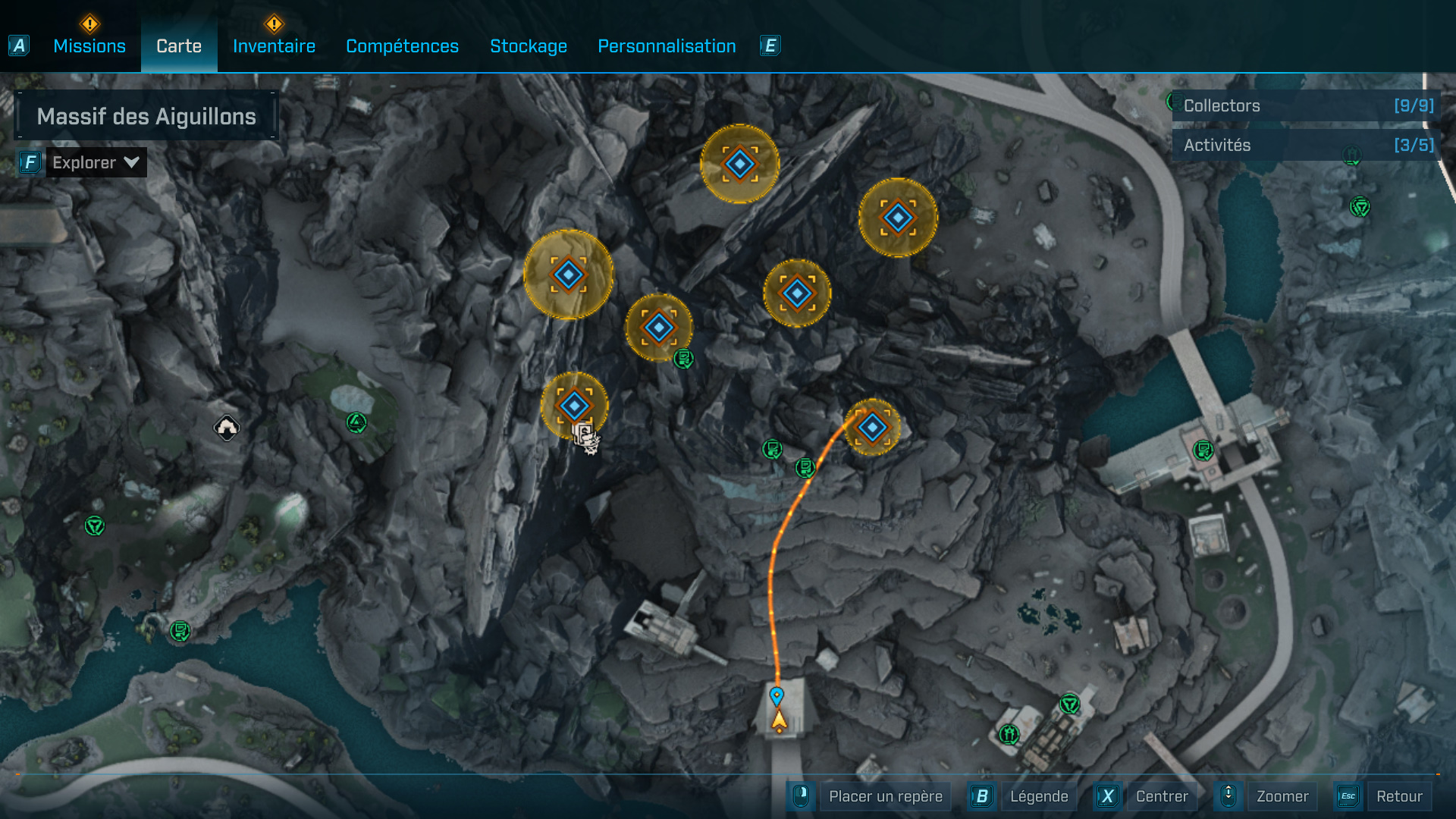Choose Retour to leave the map

pyautogui.click(x=1398, y=796)
